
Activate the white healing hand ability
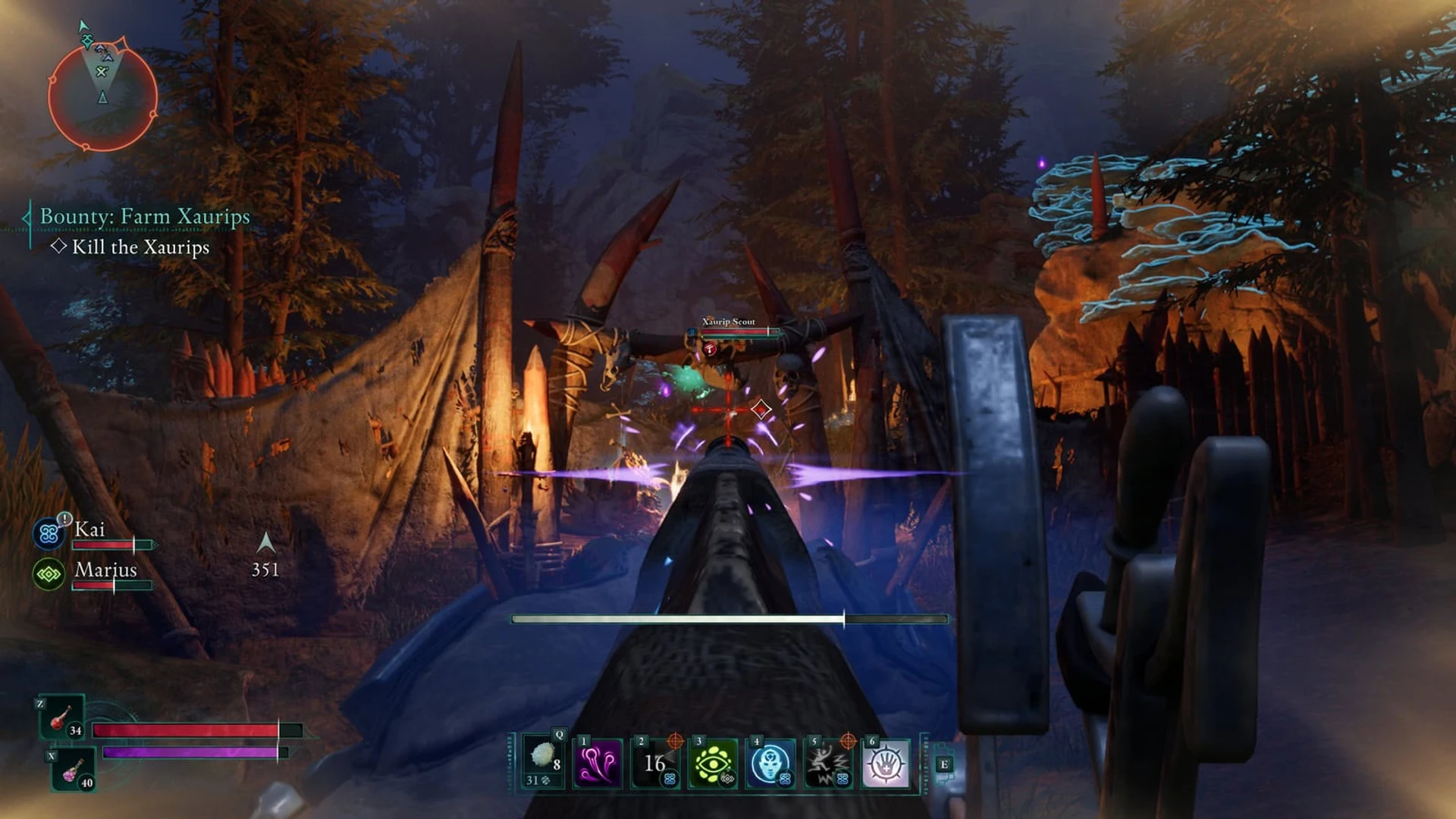pyautogui.click(x=886, y=763)
